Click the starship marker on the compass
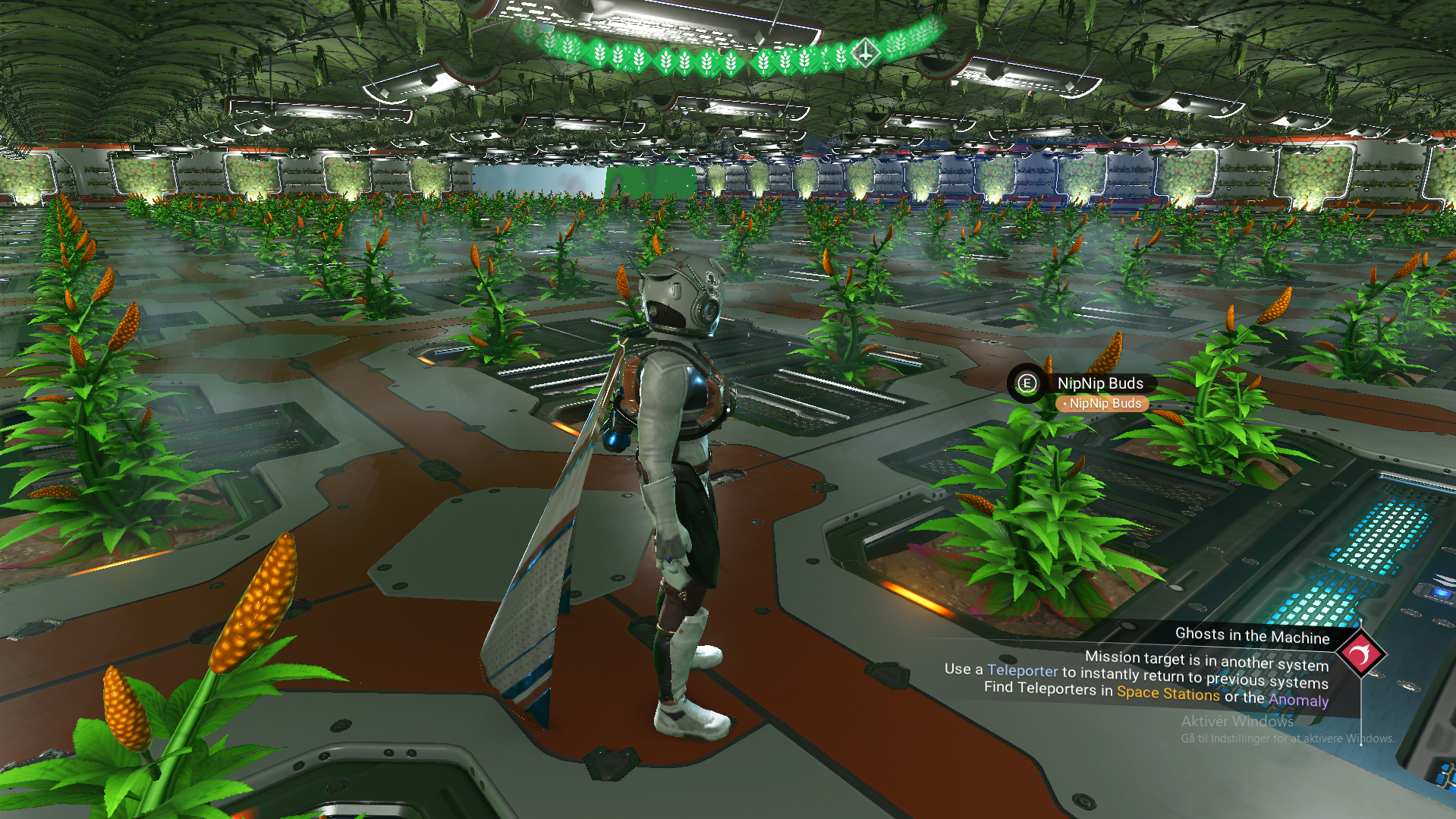 [x=865, y=52]
